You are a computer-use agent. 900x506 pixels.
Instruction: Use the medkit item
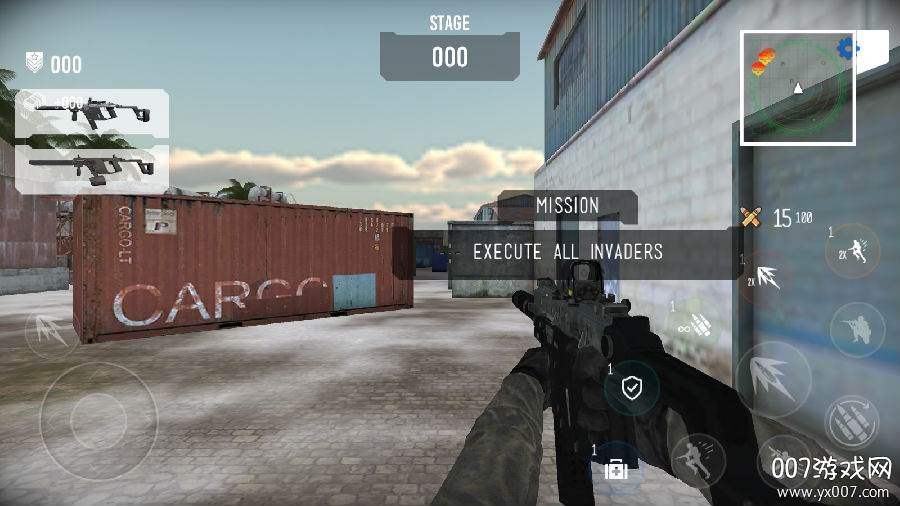pos(616,468)
